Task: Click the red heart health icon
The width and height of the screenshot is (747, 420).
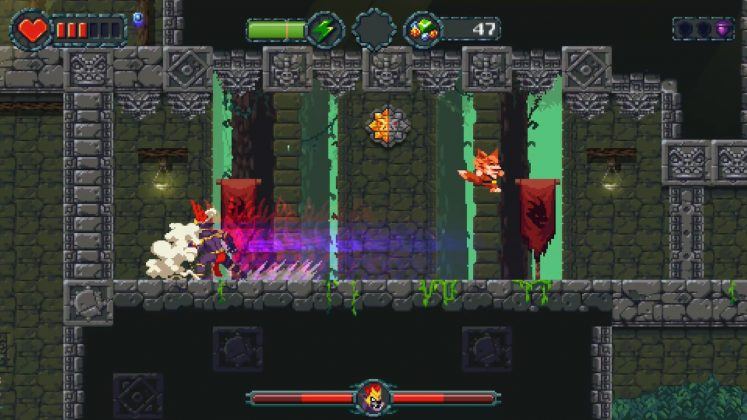Action: coord(33,29)
